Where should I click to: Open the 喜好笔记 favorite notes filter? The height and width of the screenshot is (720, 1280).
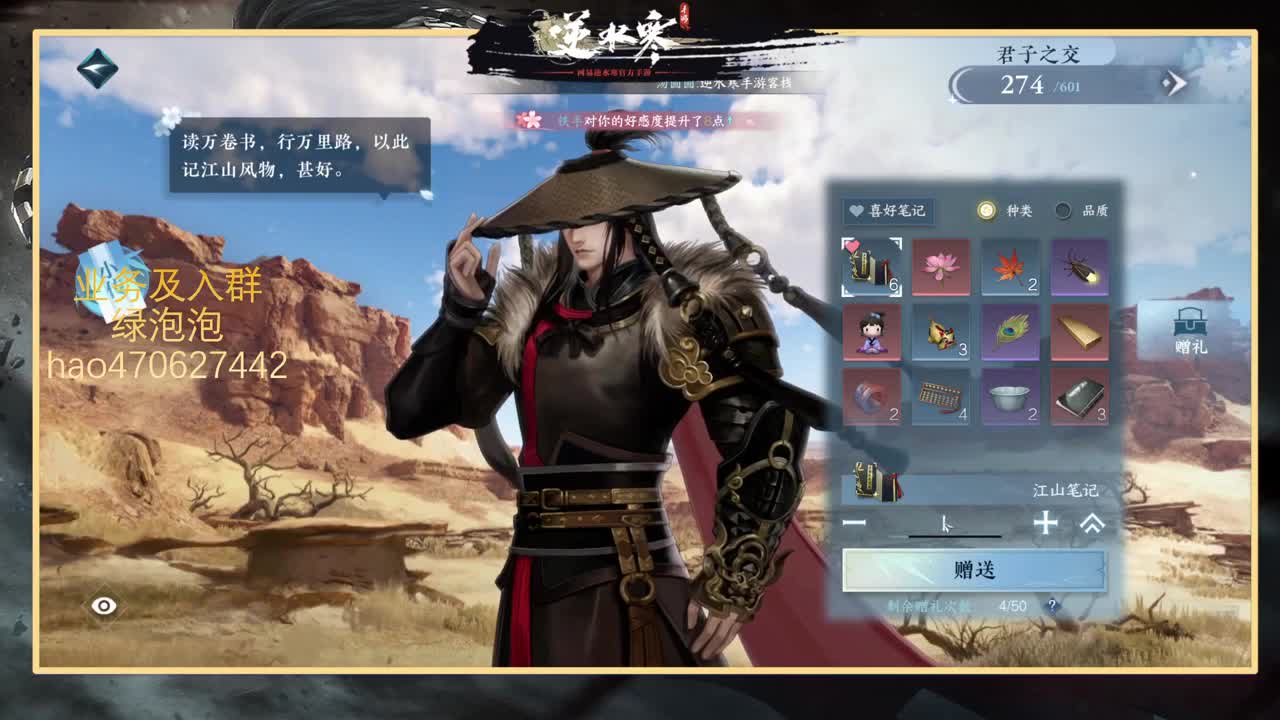(888, 211)
